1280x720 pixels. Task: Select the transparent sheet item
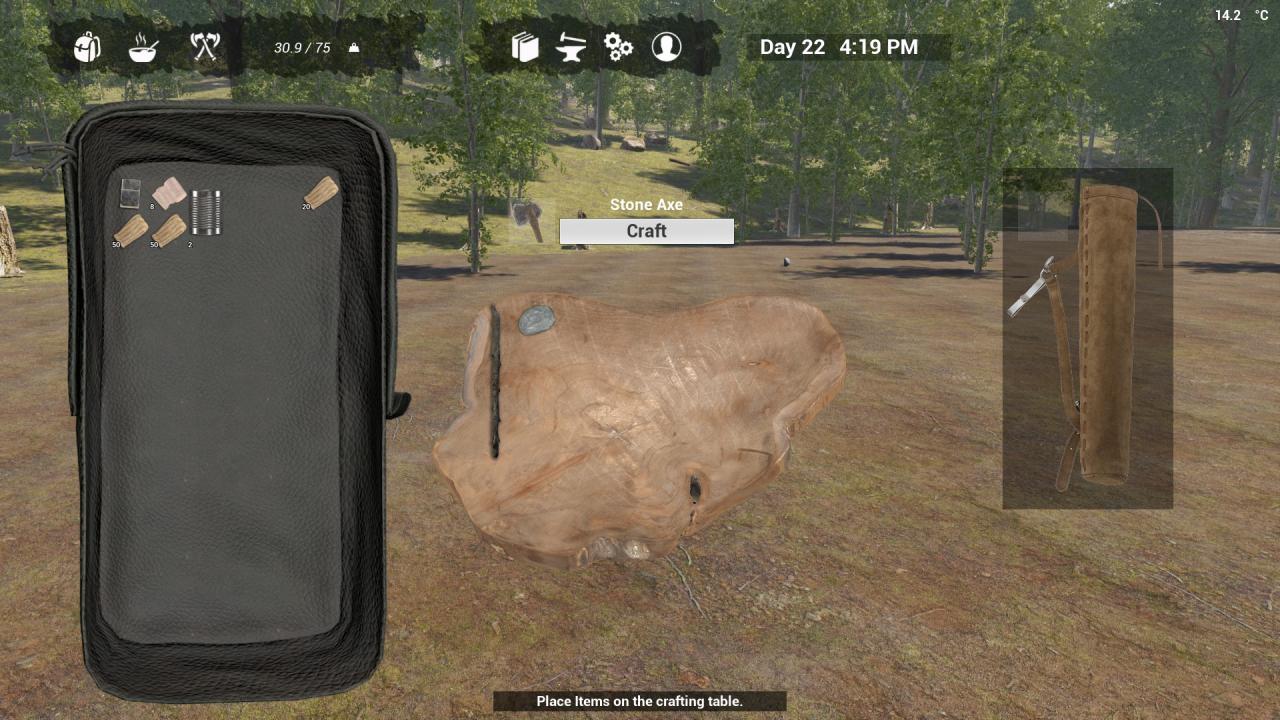tap(130, 192)
